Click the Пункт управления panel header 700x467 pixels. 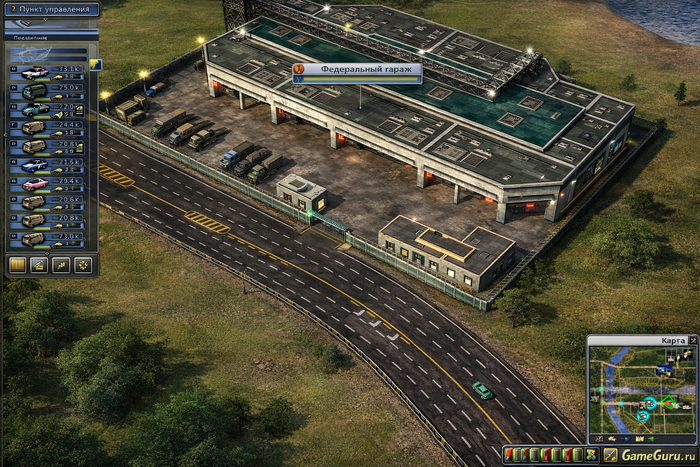tap(50, 10)
